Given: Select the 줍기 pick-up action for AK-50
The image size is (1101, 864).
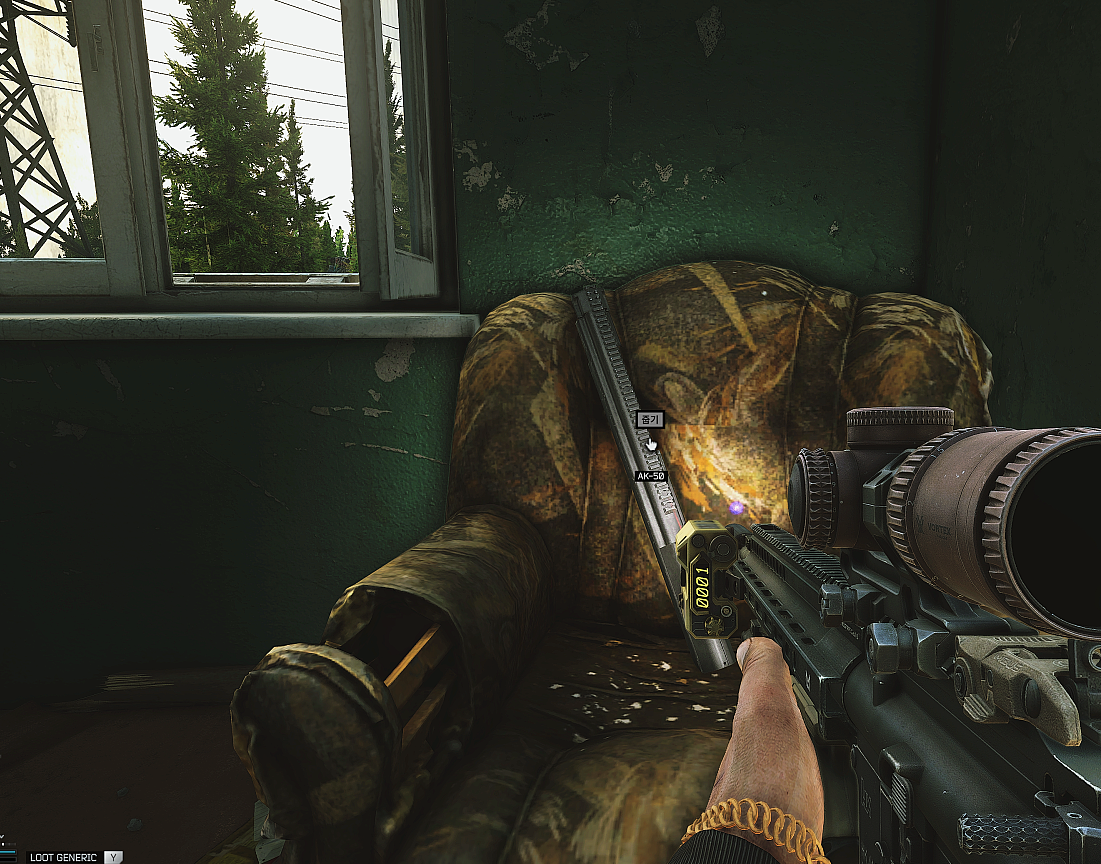Looking at the screenshot, I should [x=650, y=420].
